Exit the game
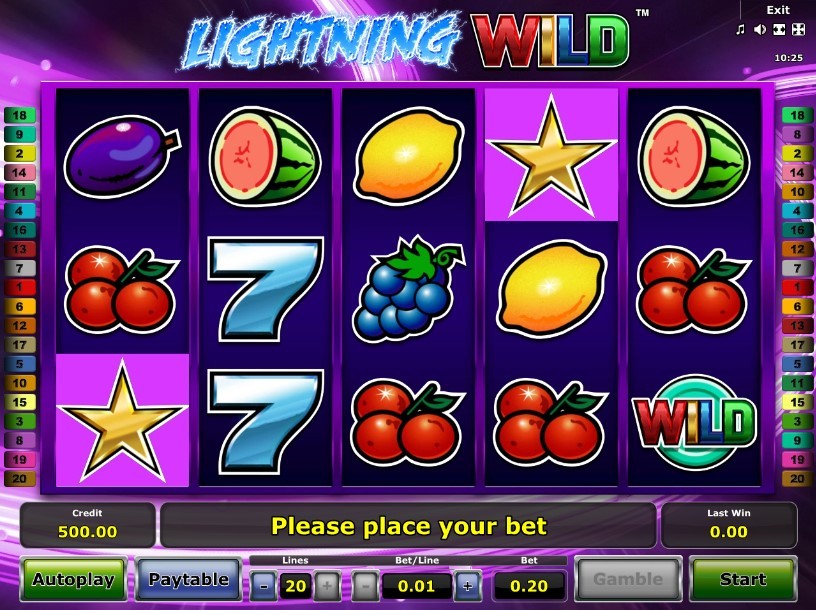Screen dimensions: 816x610 pyautogui.click(x=778, y=10)
